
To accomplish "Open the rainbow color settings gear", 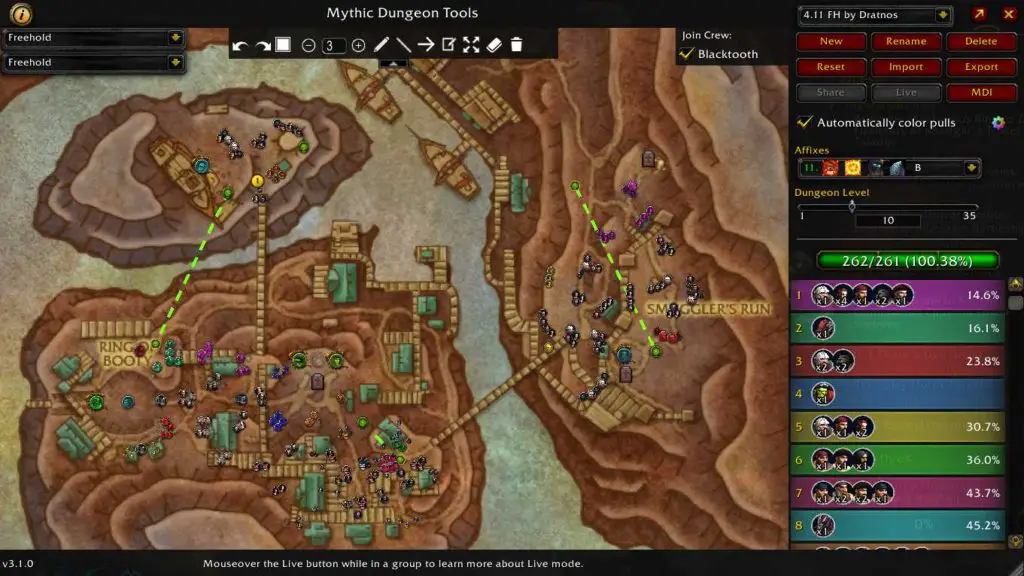I will [x=997, y=122].
